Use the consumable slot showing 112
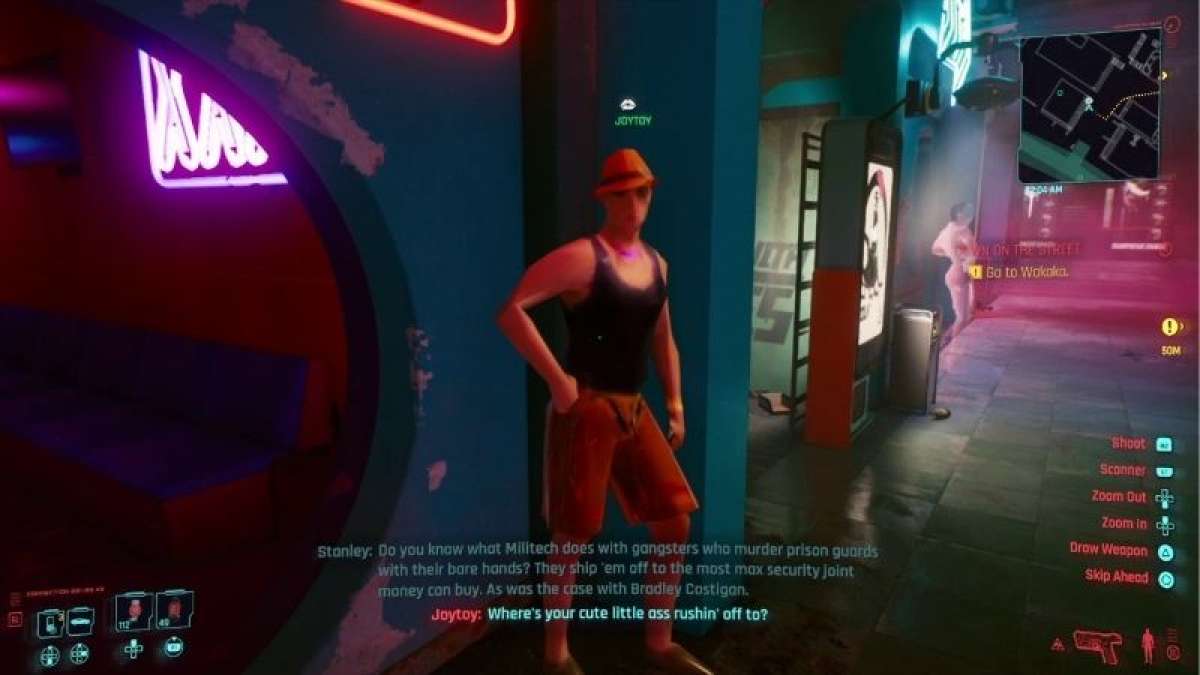 coord(133,611)
